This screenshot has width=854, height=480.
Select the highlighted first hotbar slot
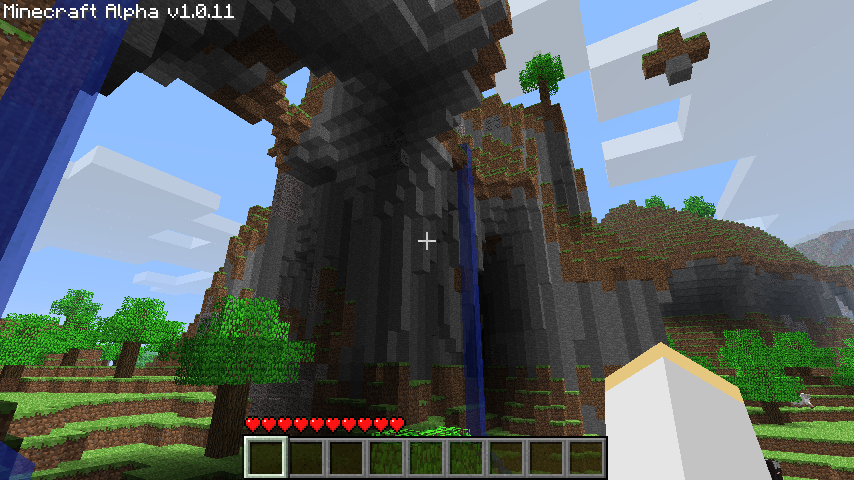click(x=266, y=458)
